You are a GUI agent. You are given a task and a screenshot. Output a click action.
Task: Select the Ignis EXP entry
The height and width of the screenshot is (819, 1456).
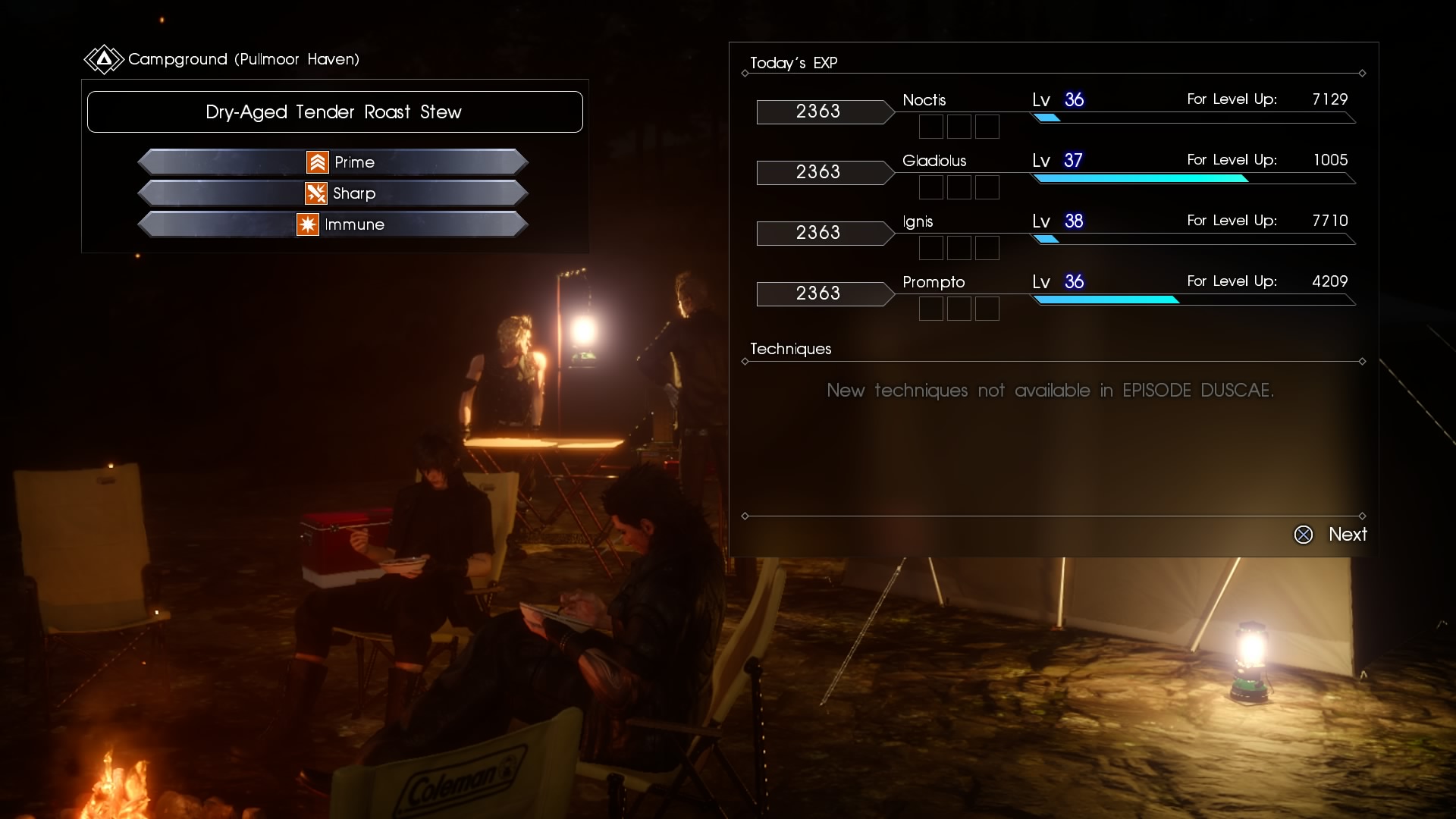click(x=1054, y=233)
